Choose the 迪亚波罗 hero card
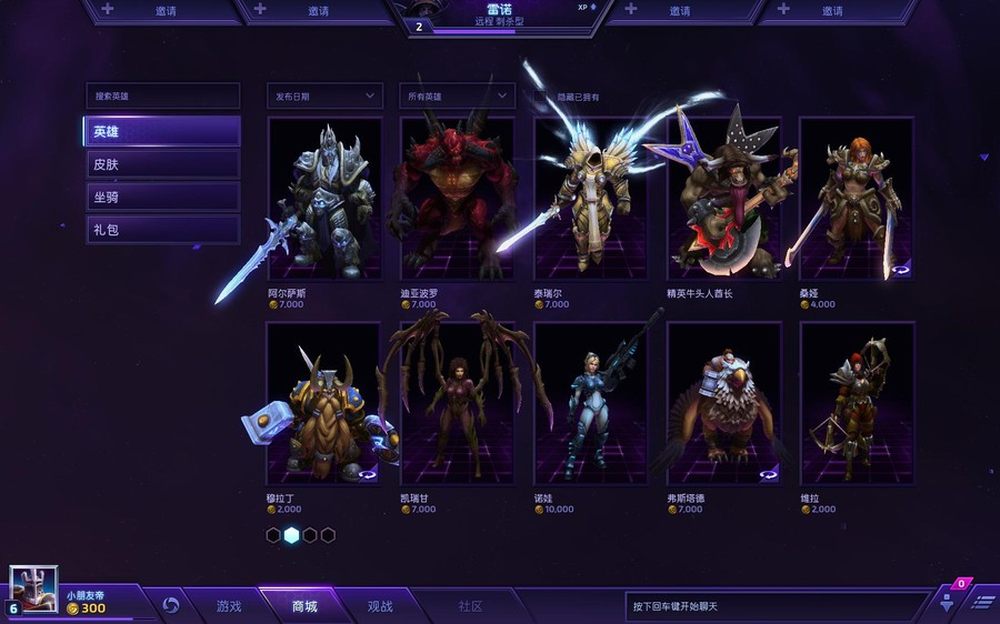This screenshot has width=1000, height=624. (457, 200)
